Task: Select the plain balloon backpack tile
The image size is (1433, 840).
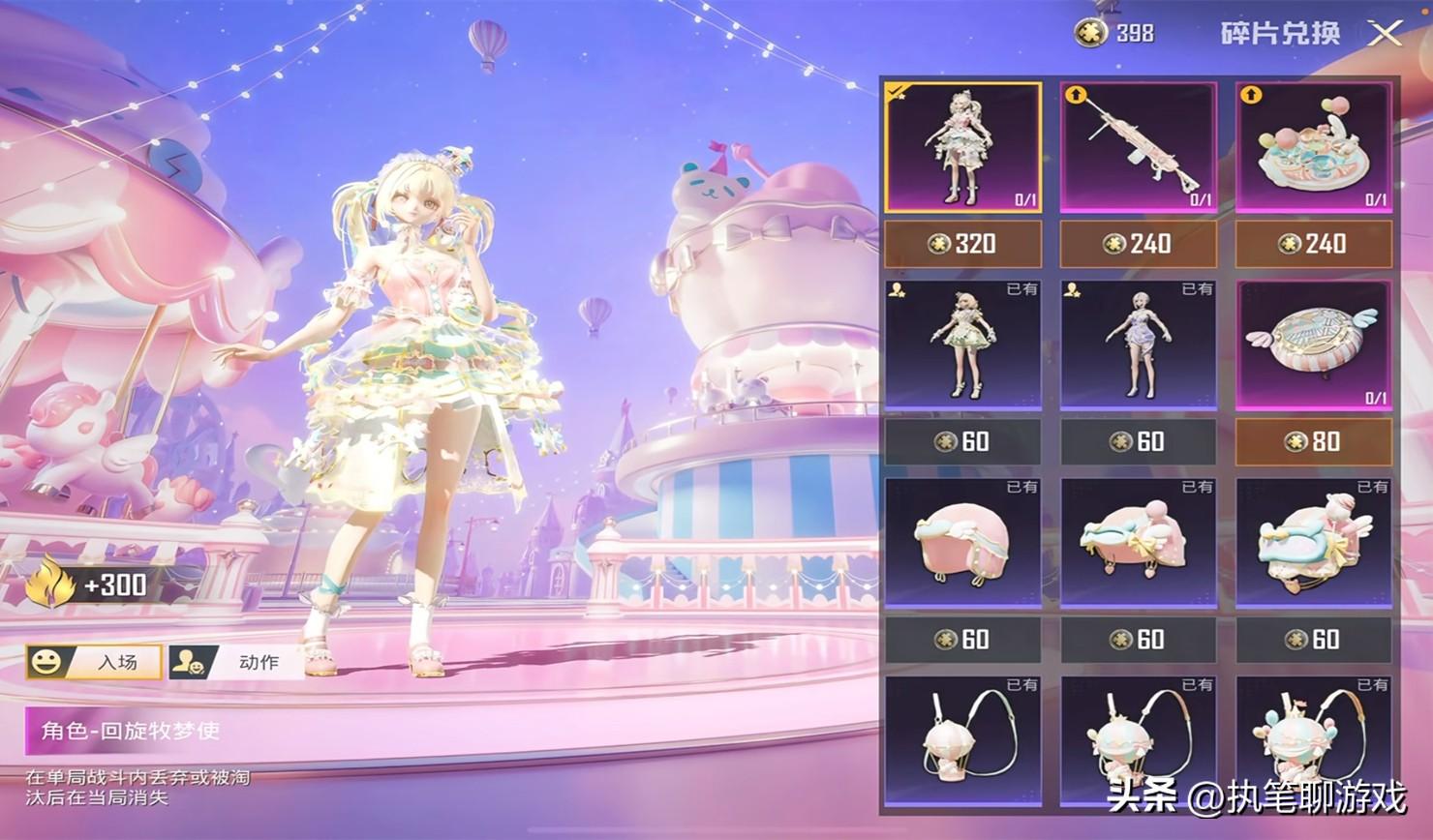Action: pyautogui.click(x=963, y=741)
